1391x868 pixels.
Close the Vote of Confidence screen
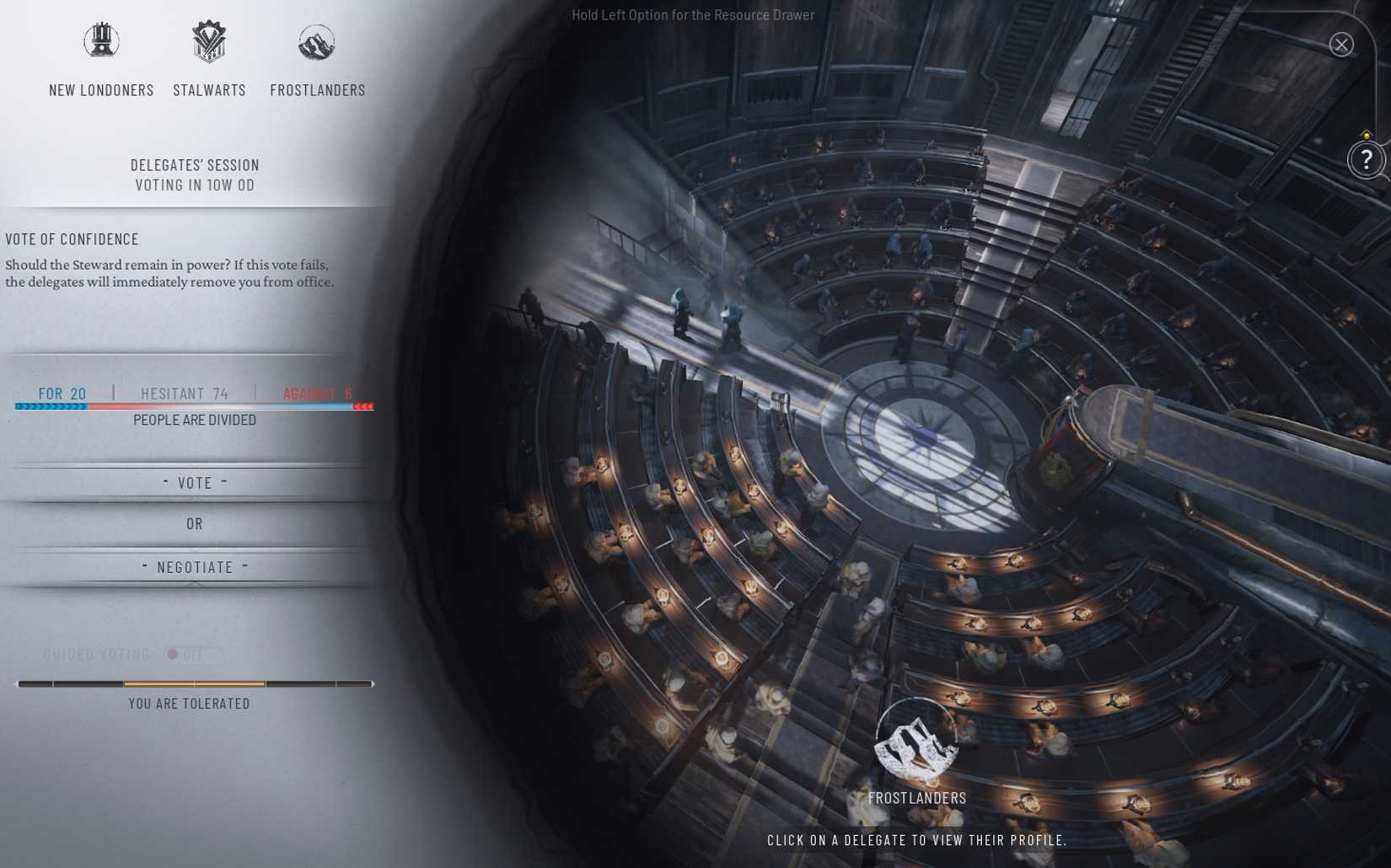pyautogui.click(x=1341, y=45)
